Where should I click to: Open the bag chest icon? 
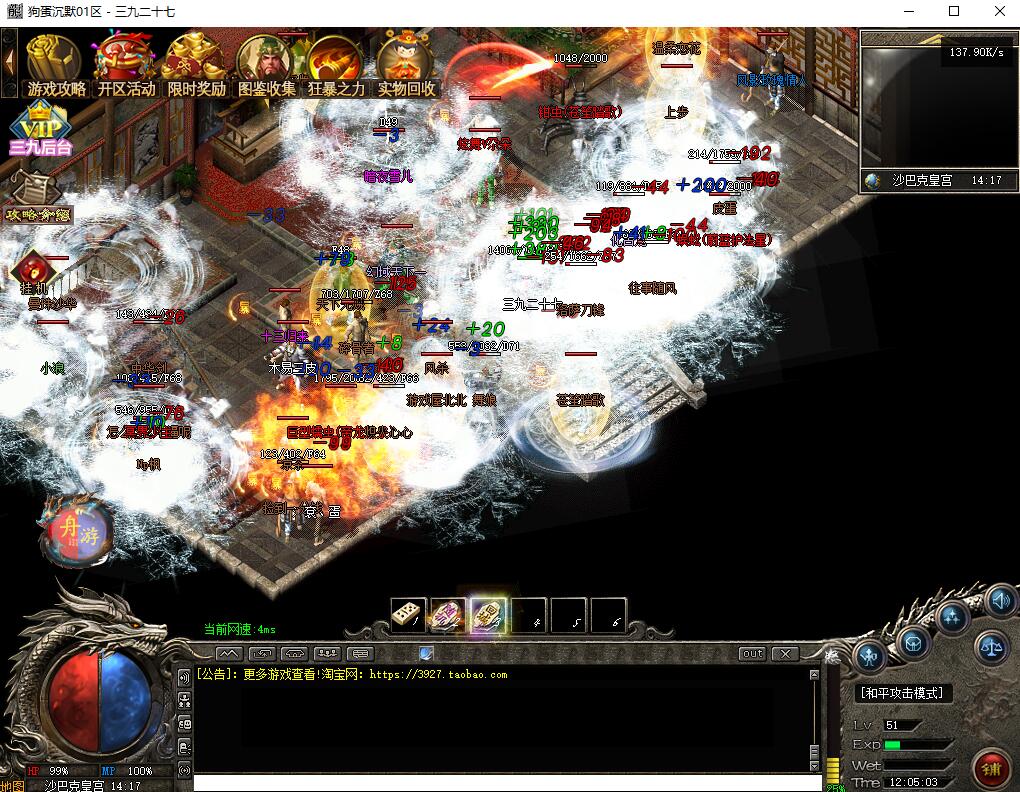[x=912, y=640]
